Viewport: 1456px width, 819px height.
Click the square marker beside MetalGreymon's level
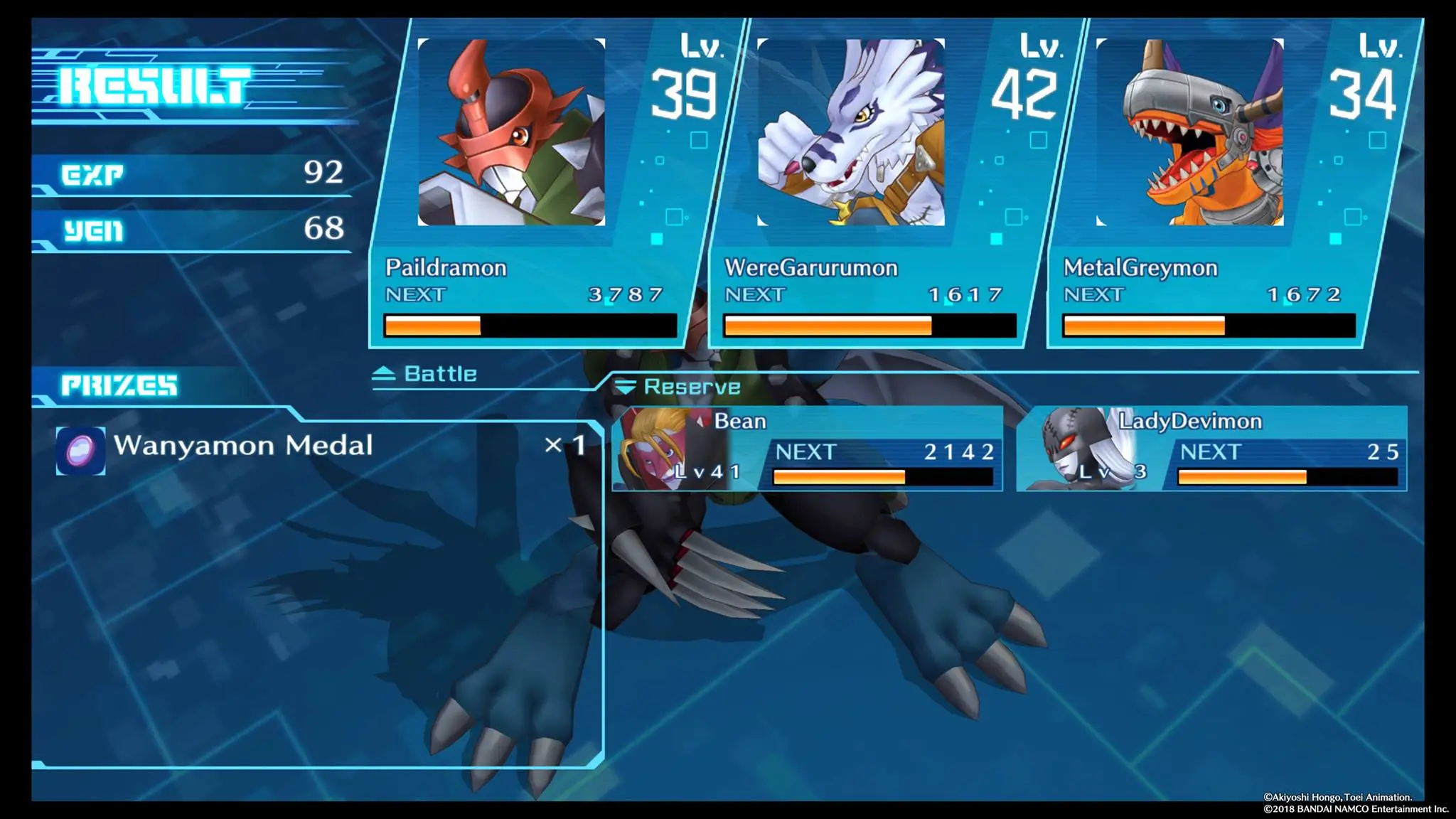(1378, 140)
